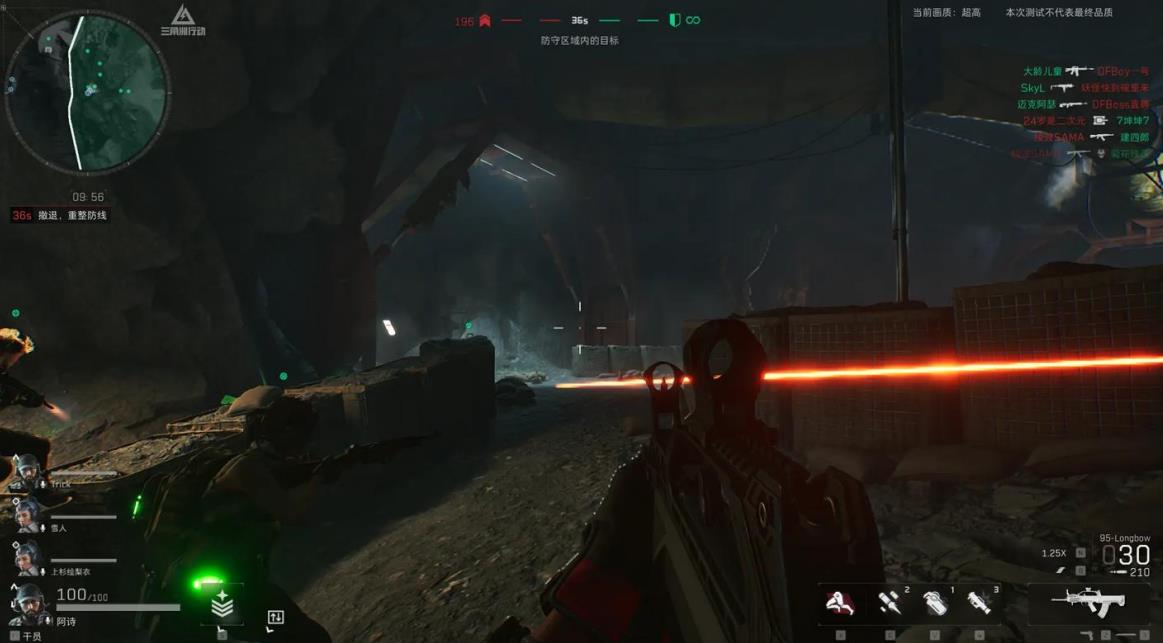Select the rocket ammo gadget slot
1163x643 pixels.
[x=889, y=602]
